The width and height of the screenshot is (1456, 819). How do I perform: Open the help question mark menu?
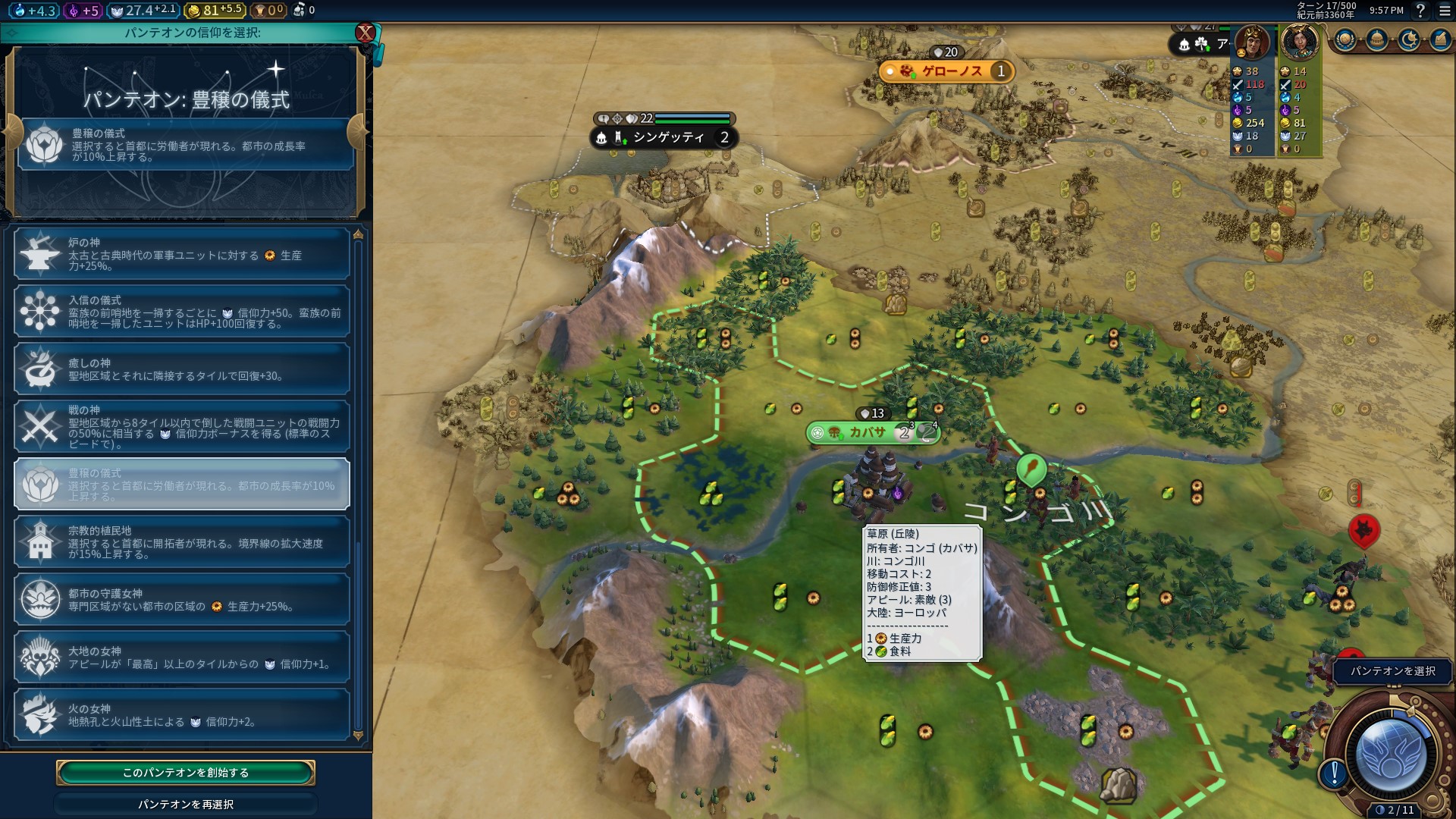[1420, 11]
